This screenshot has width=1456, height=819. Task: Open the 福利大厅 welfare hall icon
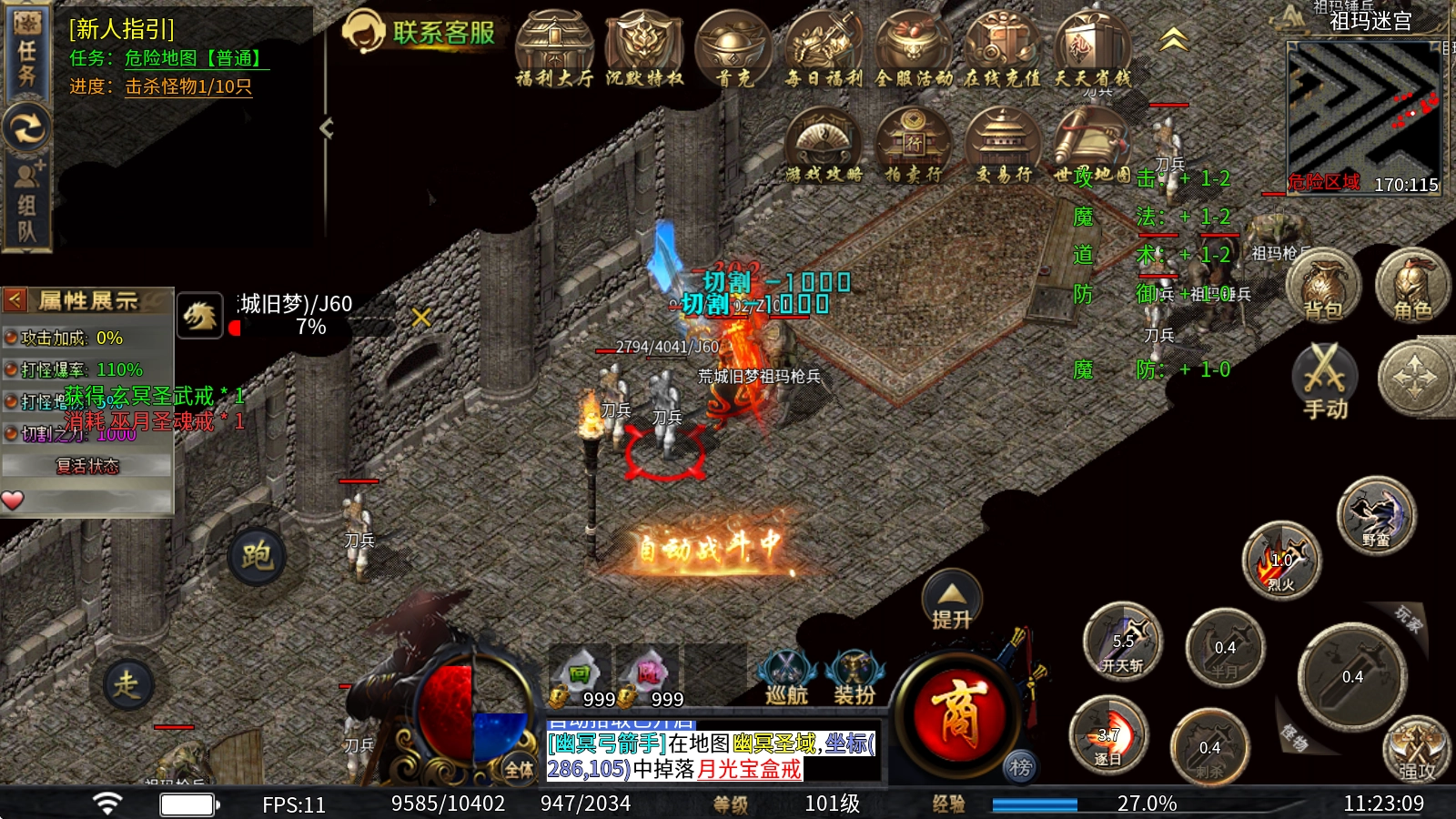554,50
